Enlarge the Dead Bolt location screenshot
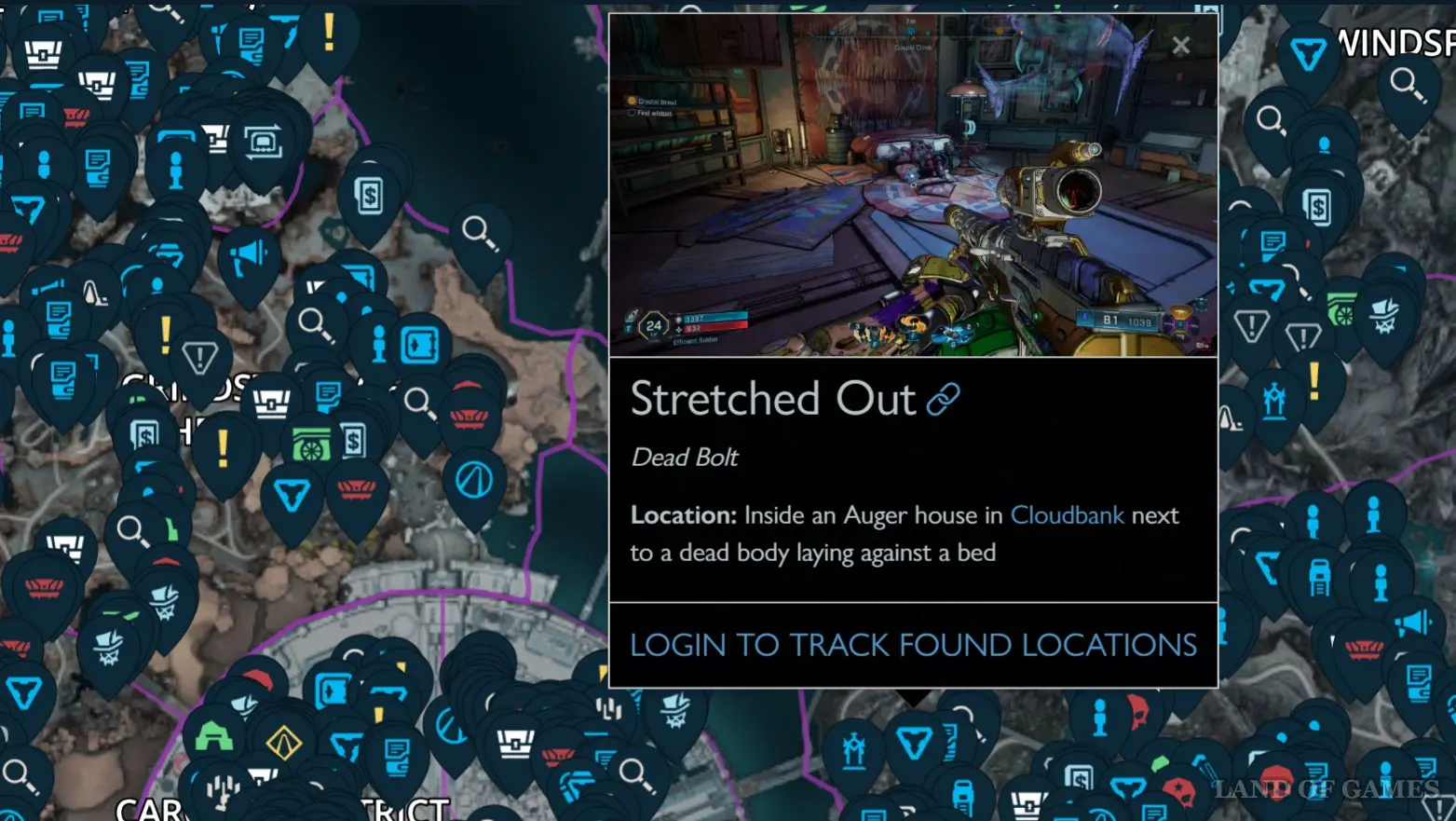1456x821 pixels. coord(913,185)
